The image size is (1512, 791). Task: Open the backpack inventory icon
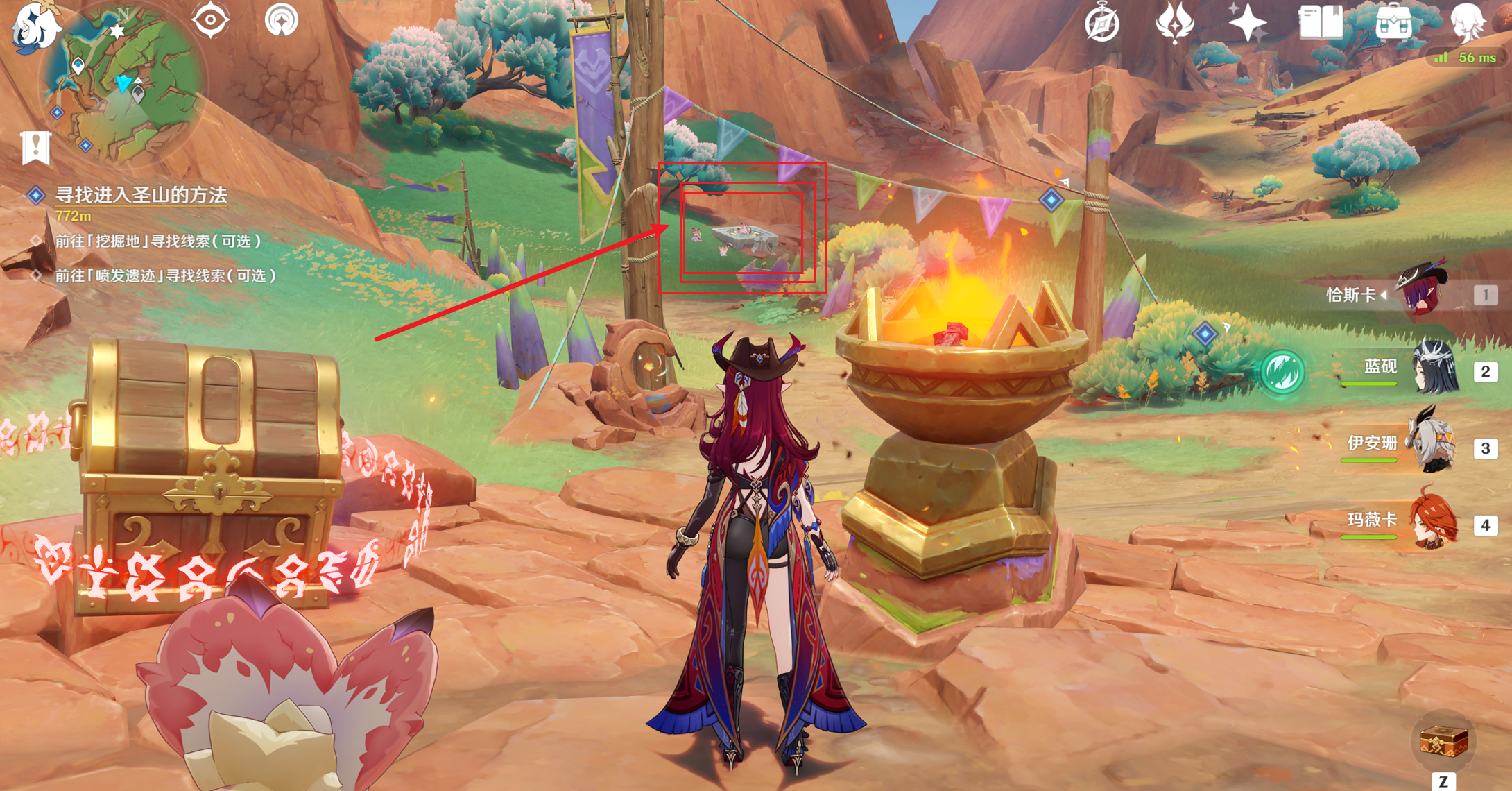1393,23
